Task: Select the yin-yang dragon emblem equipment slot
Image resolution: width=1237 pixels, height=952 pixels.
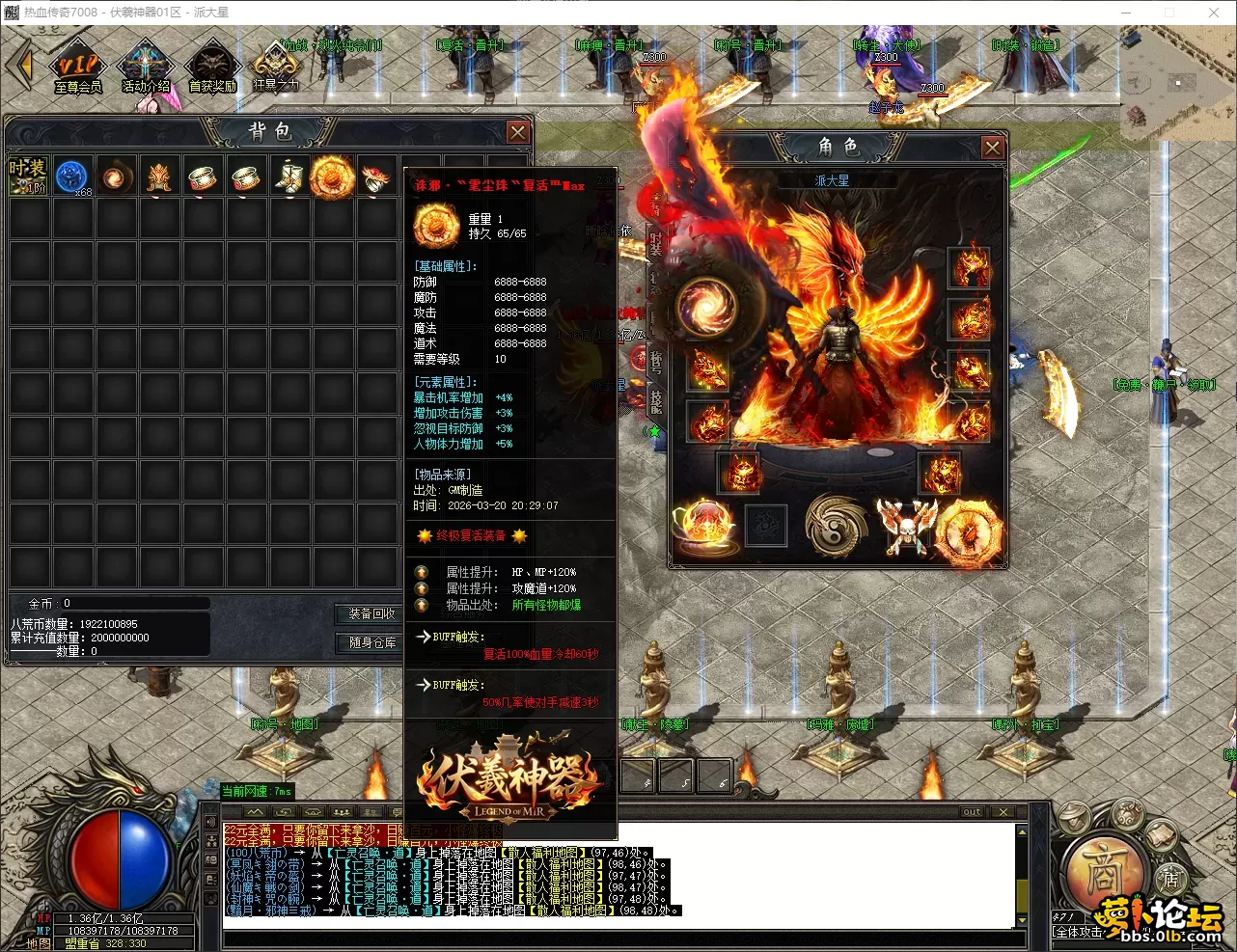Action: pyautogui.click(x=837, y=527)
